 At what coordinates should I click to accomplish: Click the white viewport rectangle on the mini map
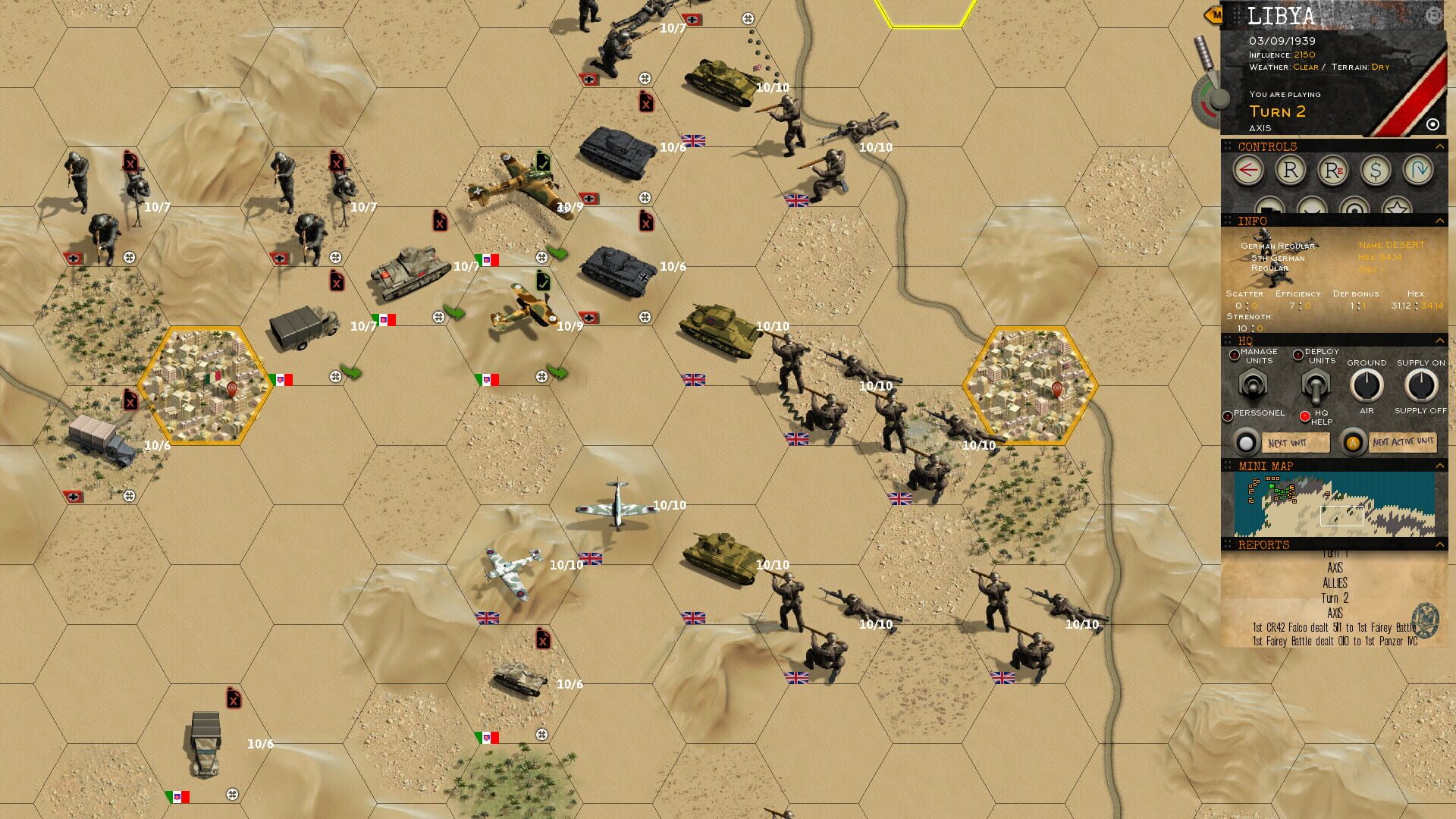coord(1341,515)
